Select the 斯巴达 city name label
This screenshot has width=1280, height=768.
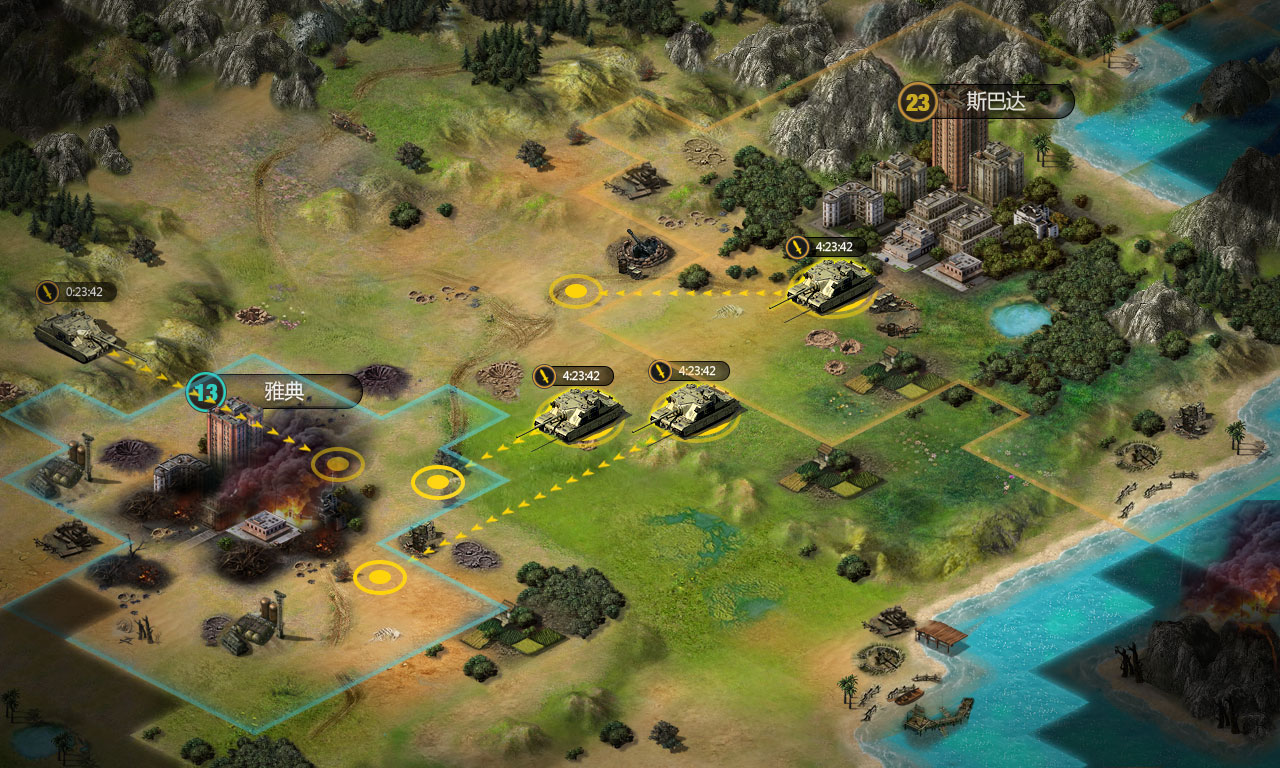996,101
